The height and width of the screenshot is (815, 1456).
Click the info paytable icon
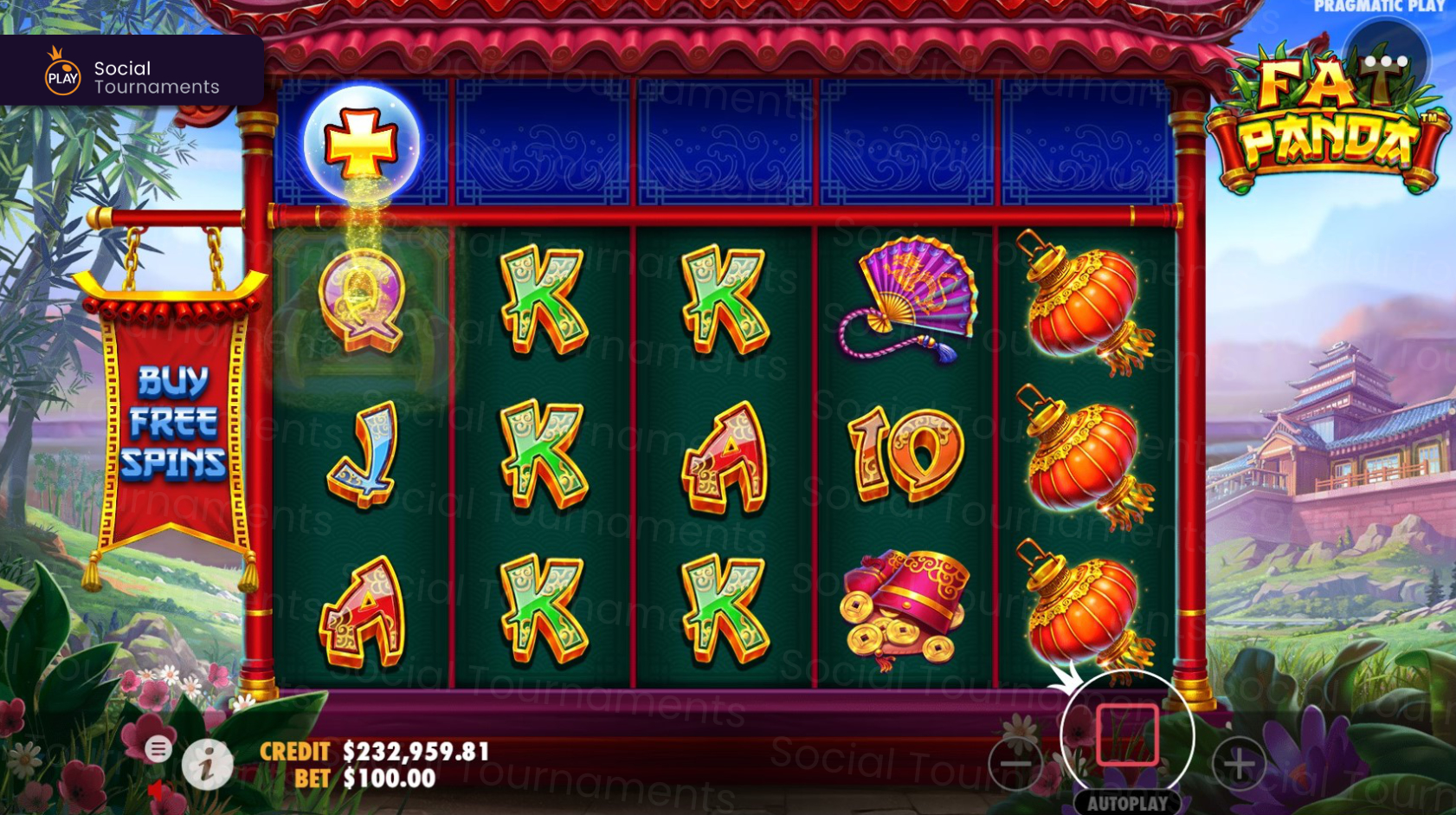tap(207, 766)
